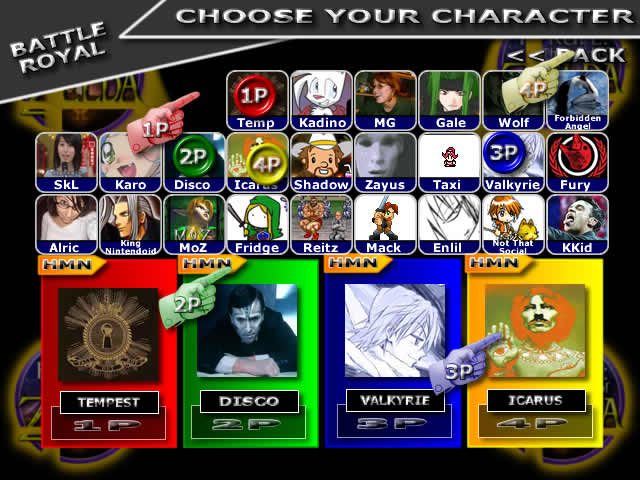
Task: Choose the Alric character portrait
Action: coord(66,222)
